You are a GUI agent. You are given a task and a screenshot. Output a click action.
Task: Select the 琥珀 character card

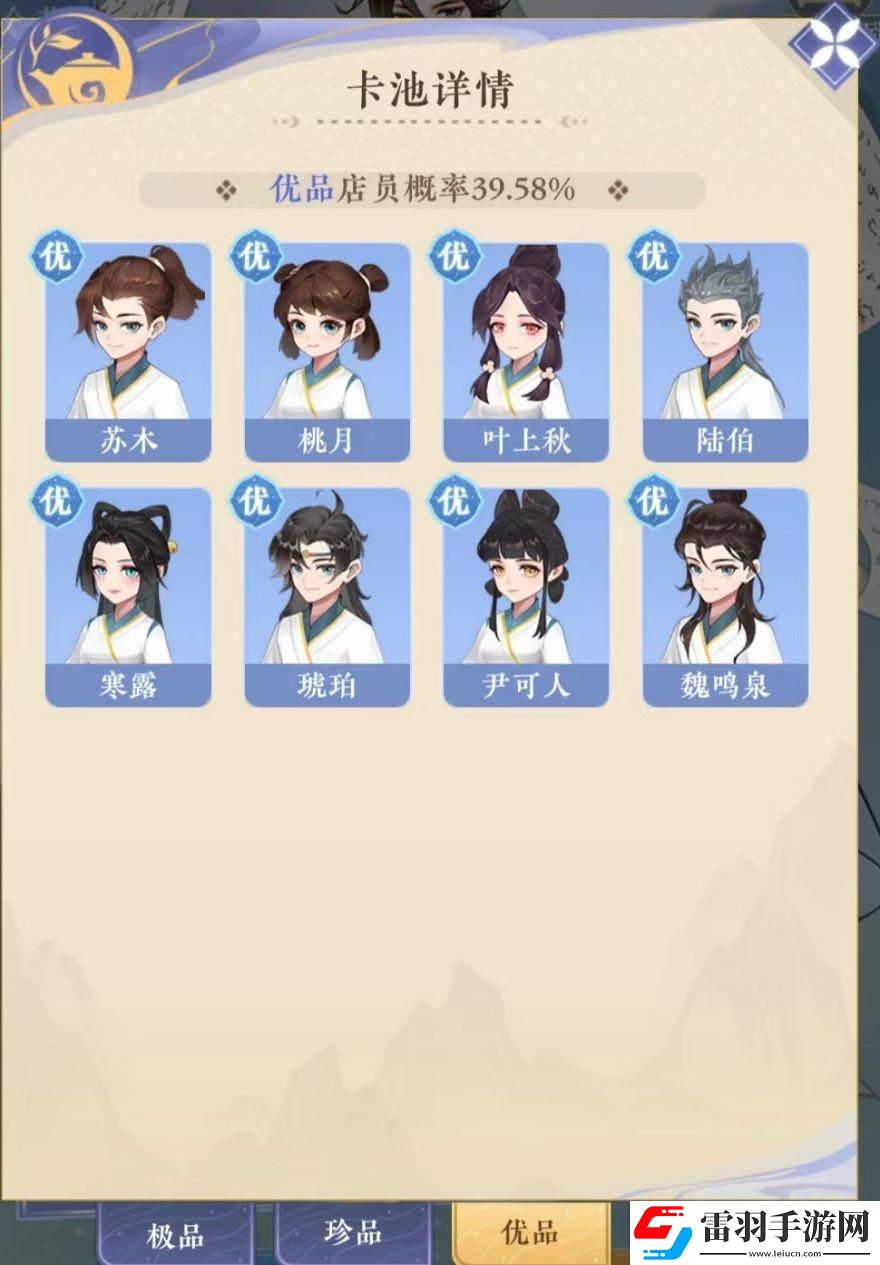pos(327,597)
